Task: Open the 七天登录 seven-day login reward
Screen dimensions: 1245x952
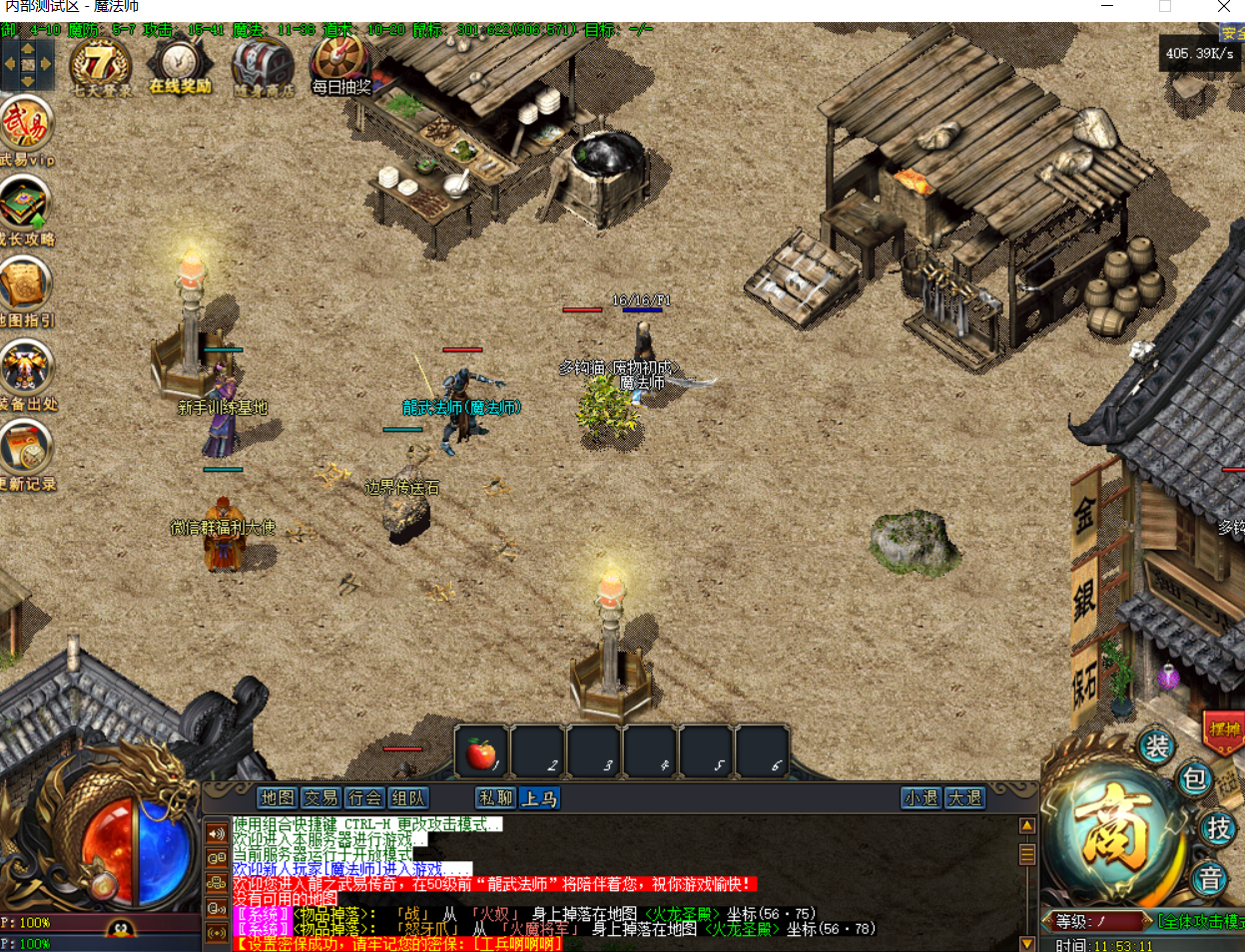Action: coord(100,66)
